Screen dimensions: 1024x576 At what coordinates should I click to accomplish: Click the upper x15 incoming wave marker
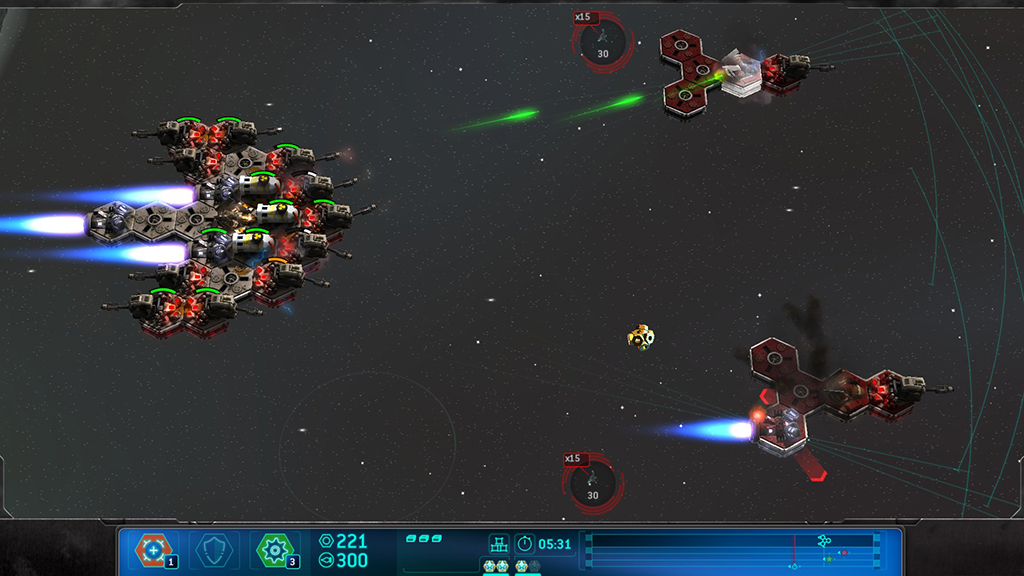602,42
